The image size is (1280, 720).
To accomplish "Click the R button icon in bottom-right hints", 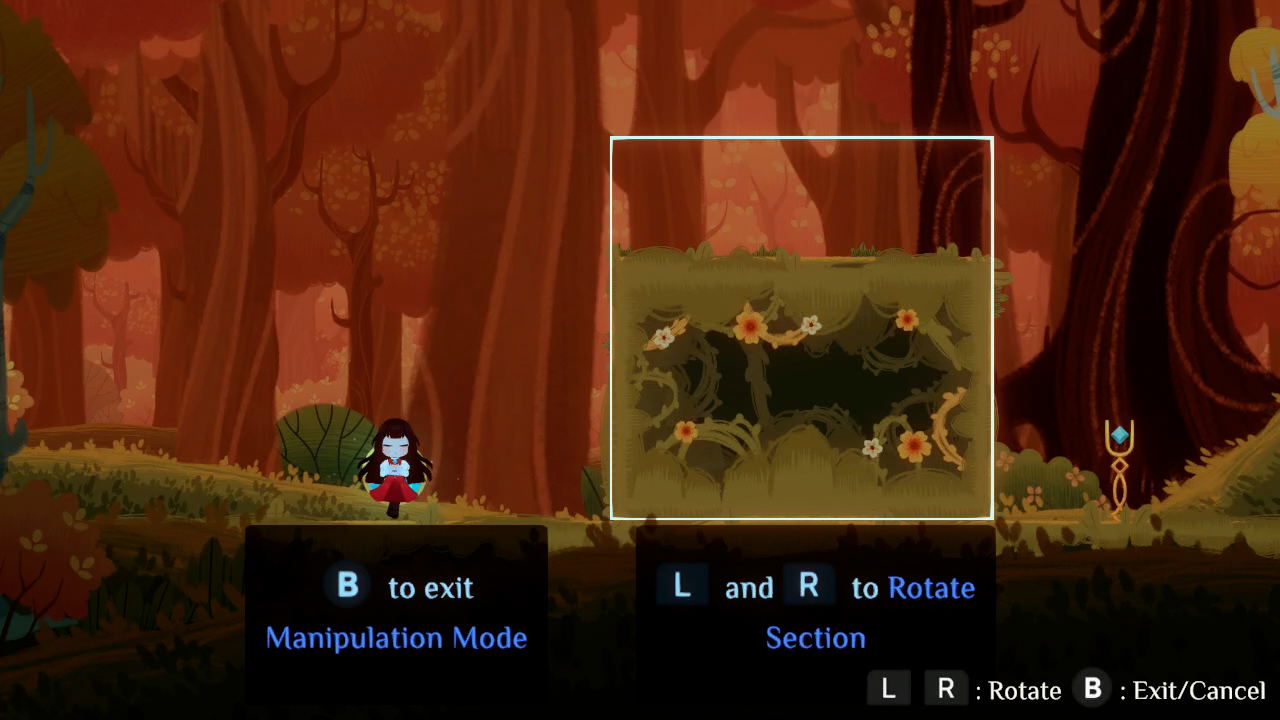I will [x=944, y=689].
